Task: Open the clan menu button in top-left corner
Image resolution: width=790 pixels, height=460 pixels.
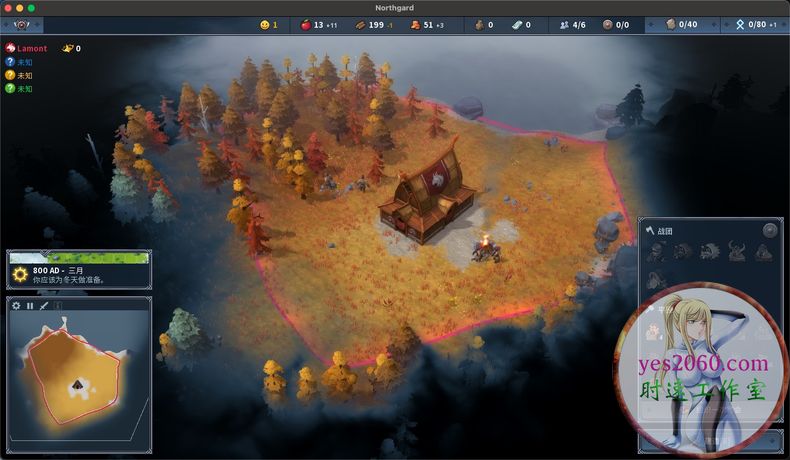Action: pyautogui.click(x=21, y=25)
